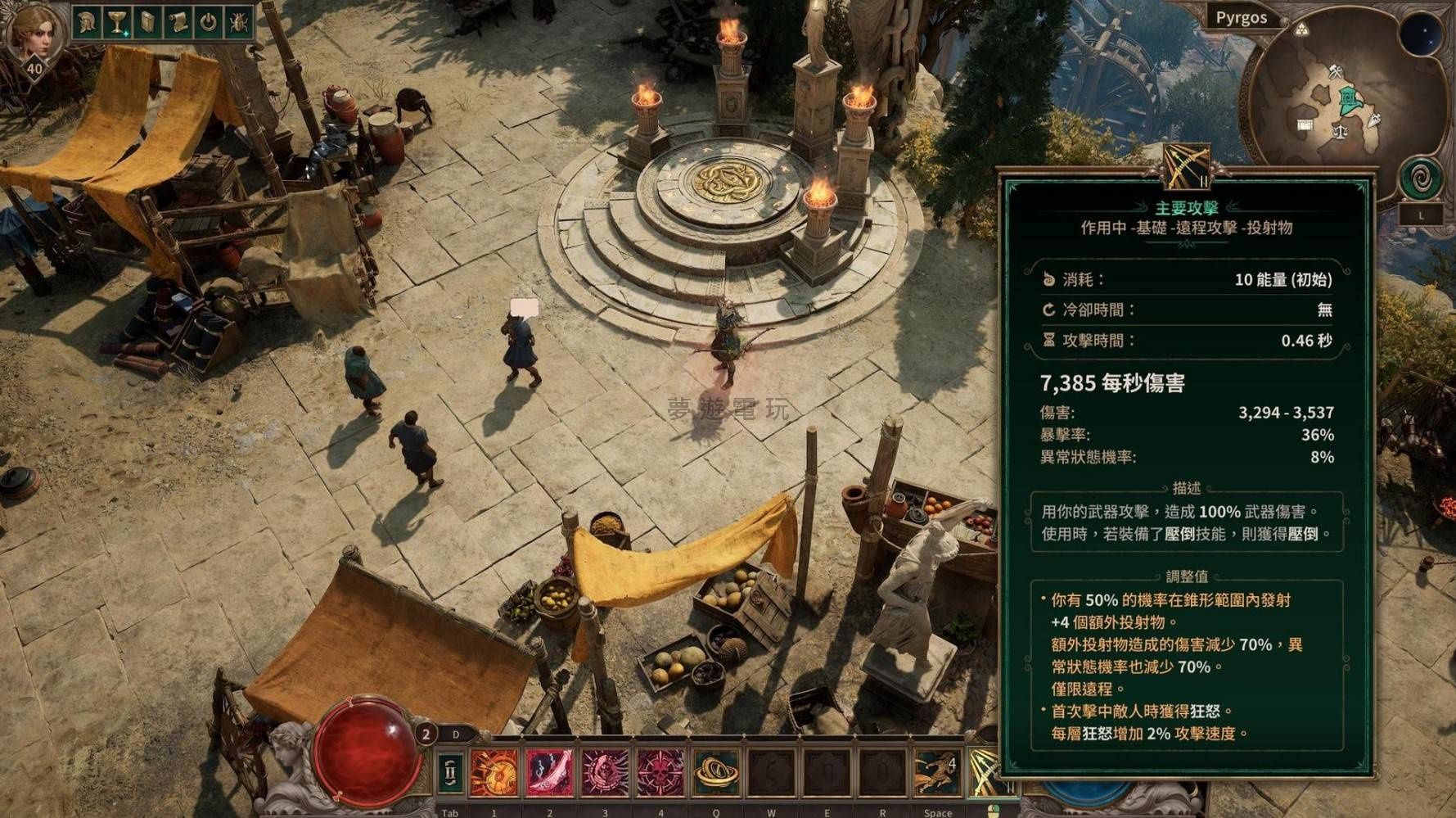Click the scarab beetle bug-report icon

click(x=239, y=22)
